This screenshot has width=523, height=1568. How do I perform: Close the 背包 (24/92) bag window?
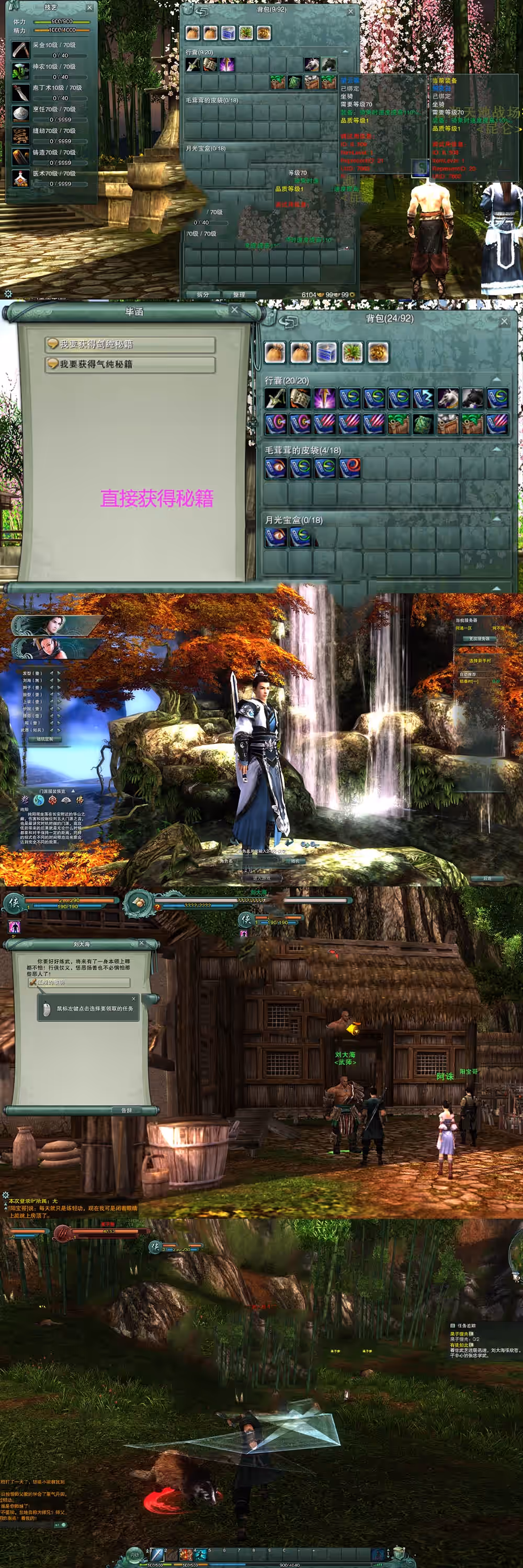pos(504,321)
